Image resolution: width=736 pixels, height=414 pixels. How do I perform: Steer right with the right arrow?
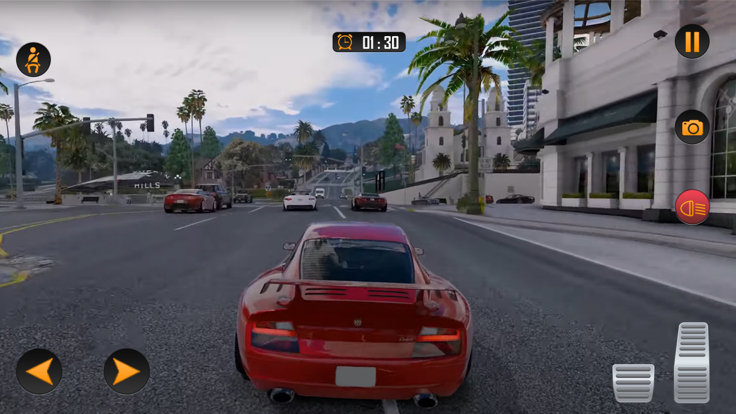click(127, 371)
